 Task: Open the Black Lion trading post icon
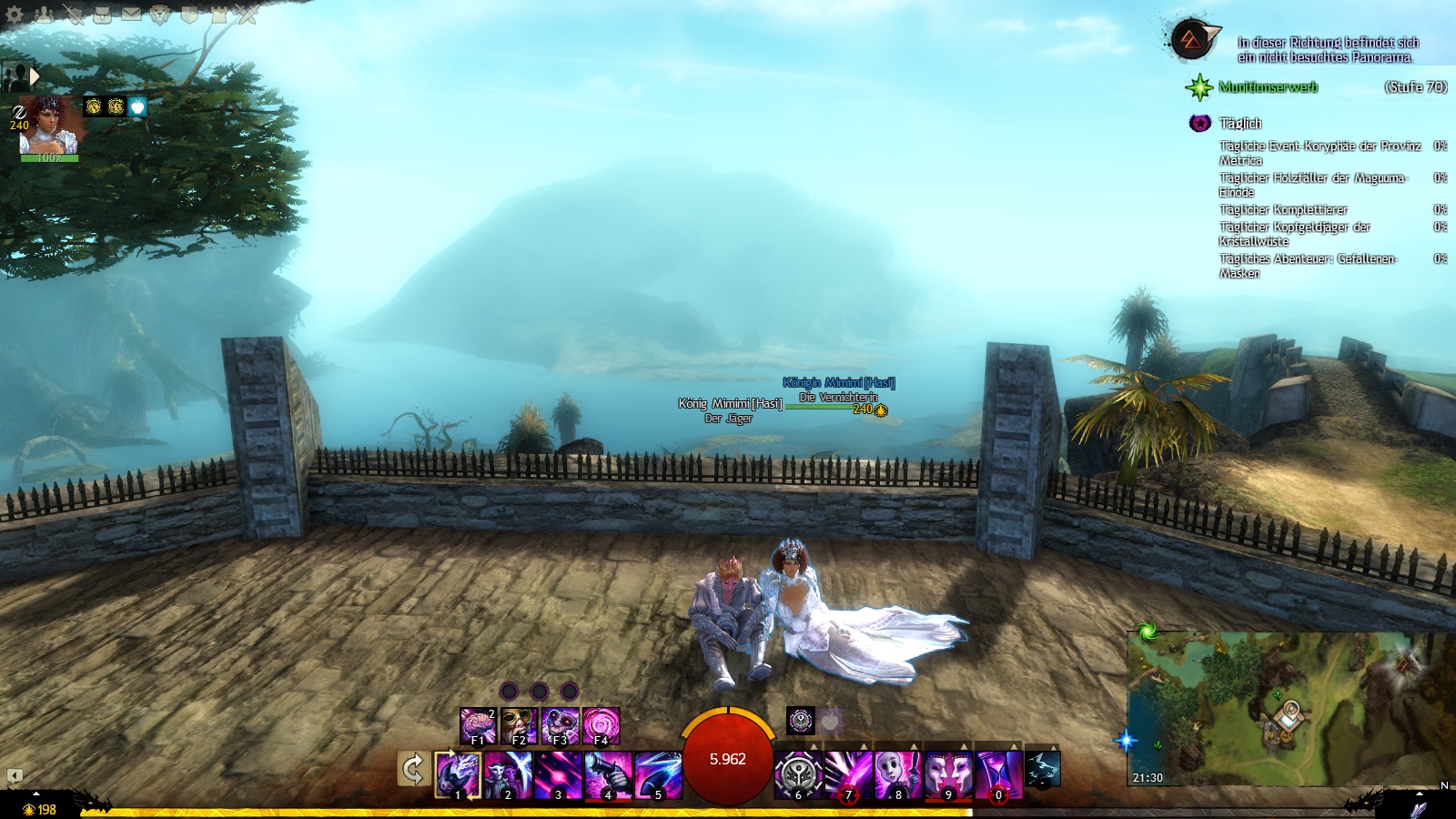click(161, 14)
